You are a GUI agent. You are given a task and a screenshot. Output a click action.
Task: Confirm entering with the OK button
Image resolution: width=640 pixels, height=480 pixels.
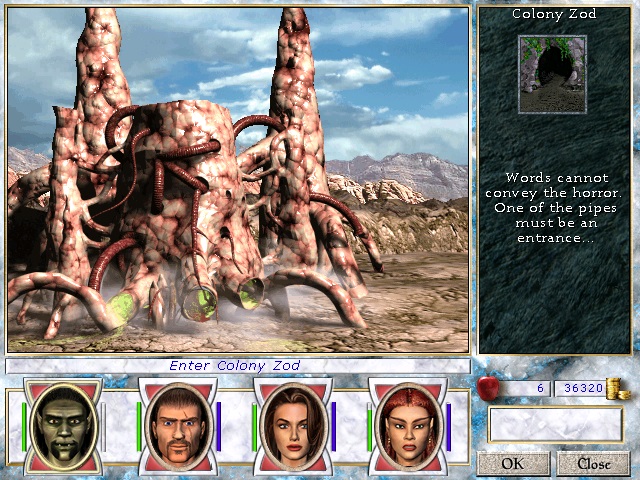pos(513,464)
